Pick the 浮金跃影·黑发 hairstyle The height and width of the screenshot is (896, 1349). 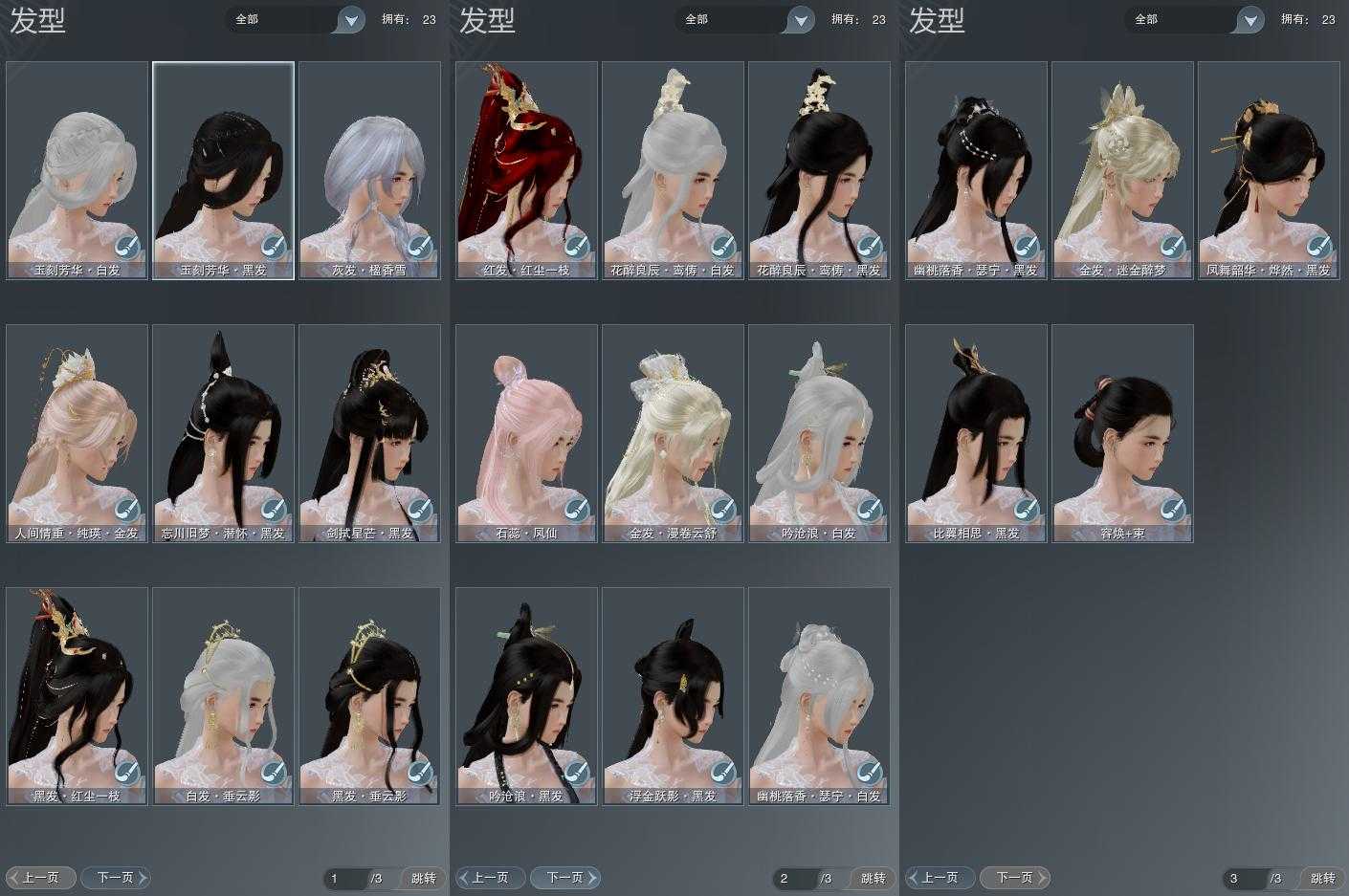(673, 695)
